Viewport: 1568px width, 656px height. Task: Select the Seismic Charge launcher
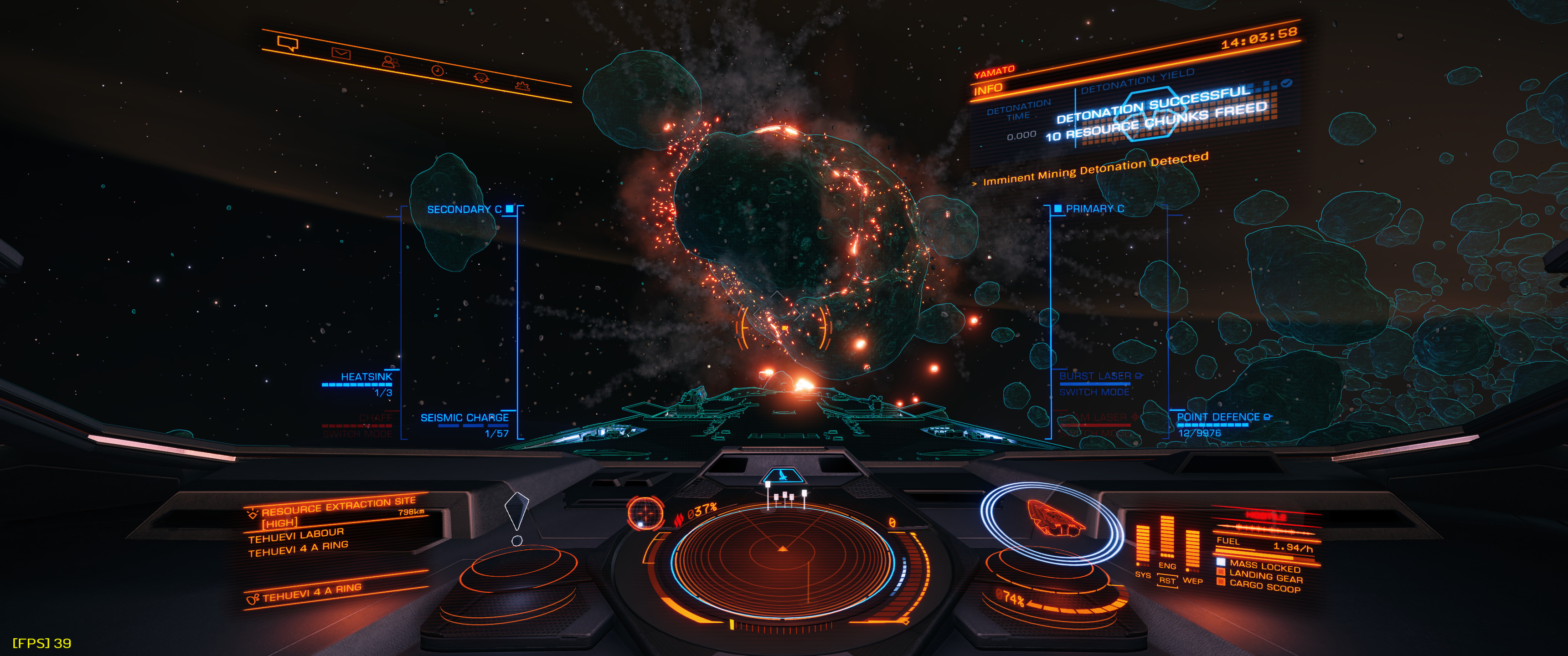[464, 418]
